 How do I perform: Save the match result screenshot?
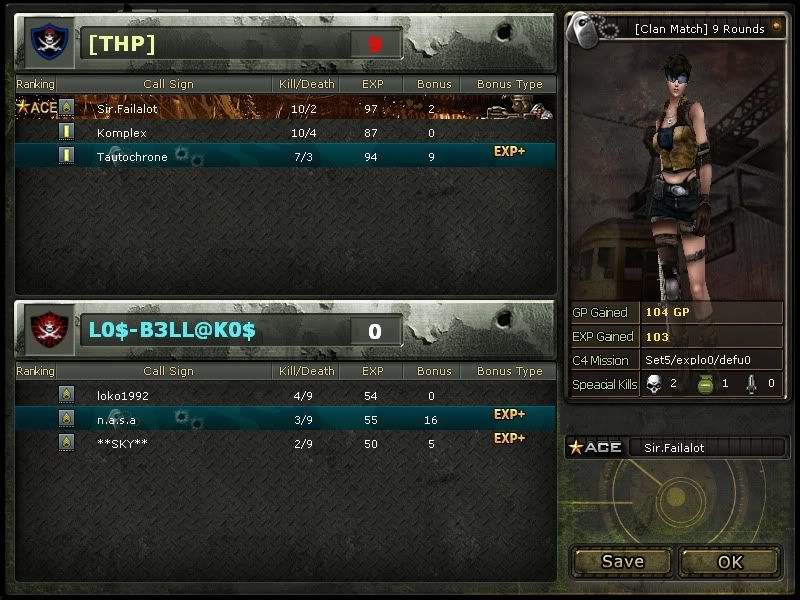point(622,561)
